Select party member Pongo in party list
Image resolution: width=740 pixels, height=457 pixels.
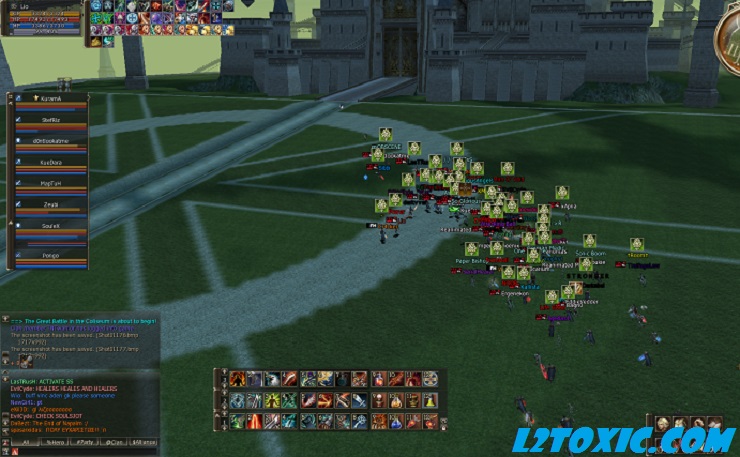tap(50, 256)
